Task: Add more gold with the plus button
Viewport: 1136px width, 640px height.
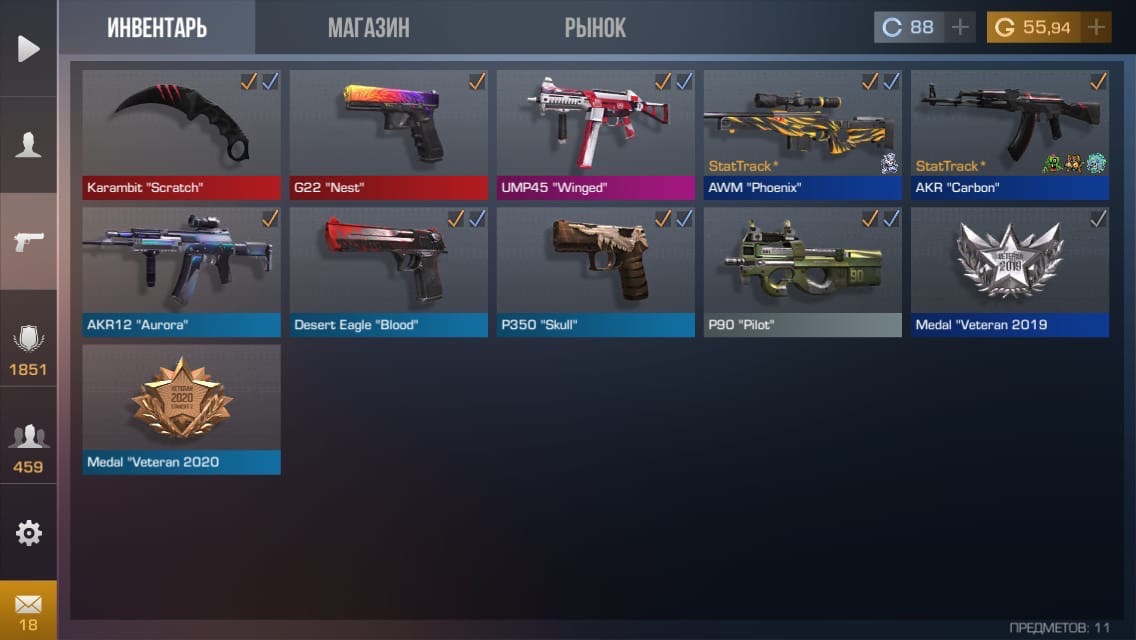Action: click(1097, 27)
